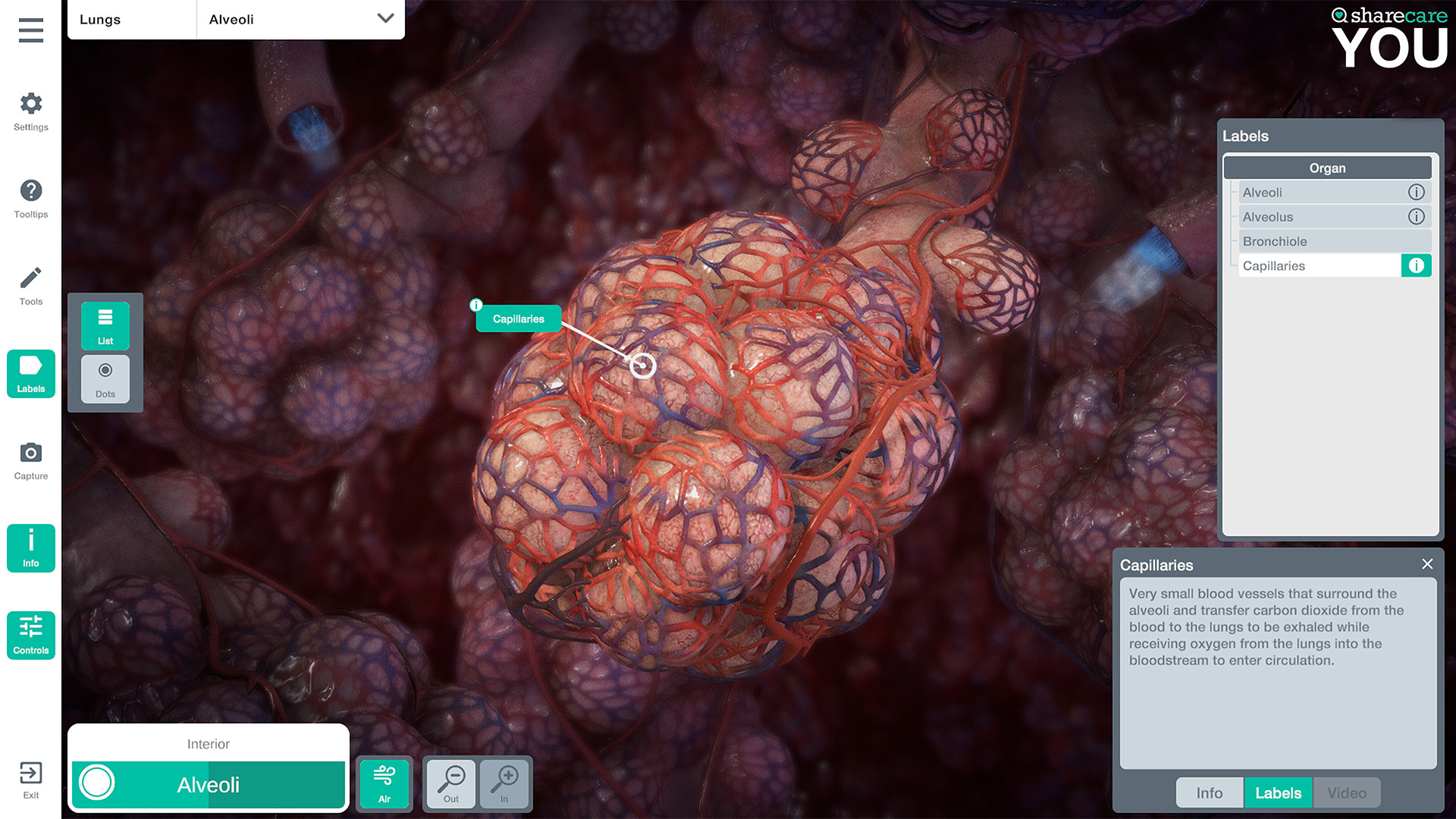Open the Info panel
Image resolution: width=1456 pixels, height=819 pixels.
pyautogui.click(x=30, y=548)
